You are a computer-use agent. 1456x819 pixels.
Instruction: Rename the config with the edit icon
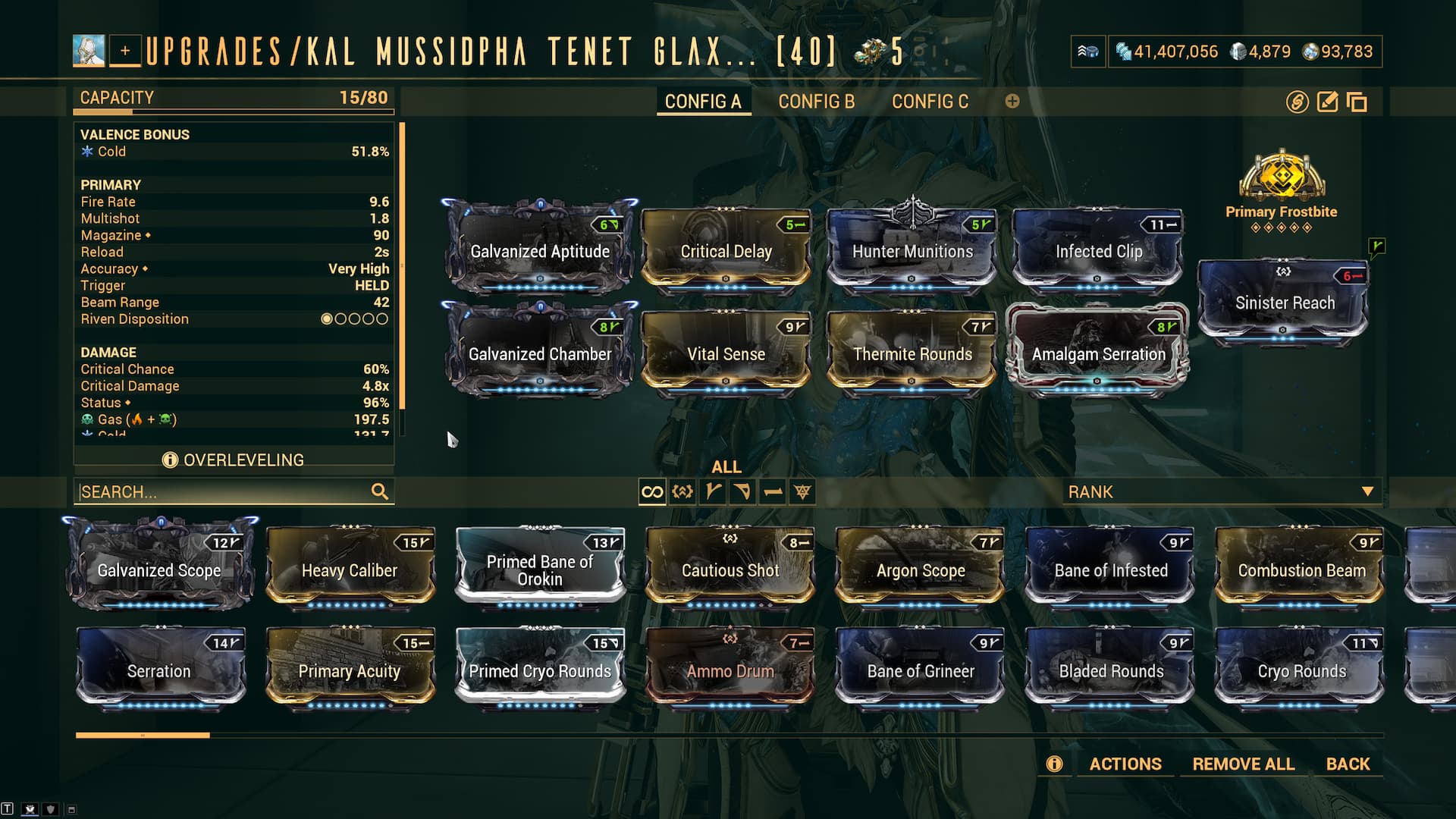pyautogui.click(x=1327, y=102)
